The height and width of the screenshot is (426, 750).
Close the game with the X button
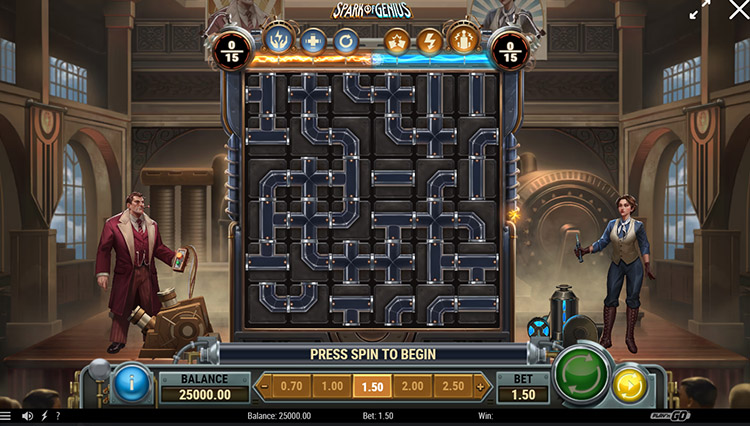pos(739,10)
